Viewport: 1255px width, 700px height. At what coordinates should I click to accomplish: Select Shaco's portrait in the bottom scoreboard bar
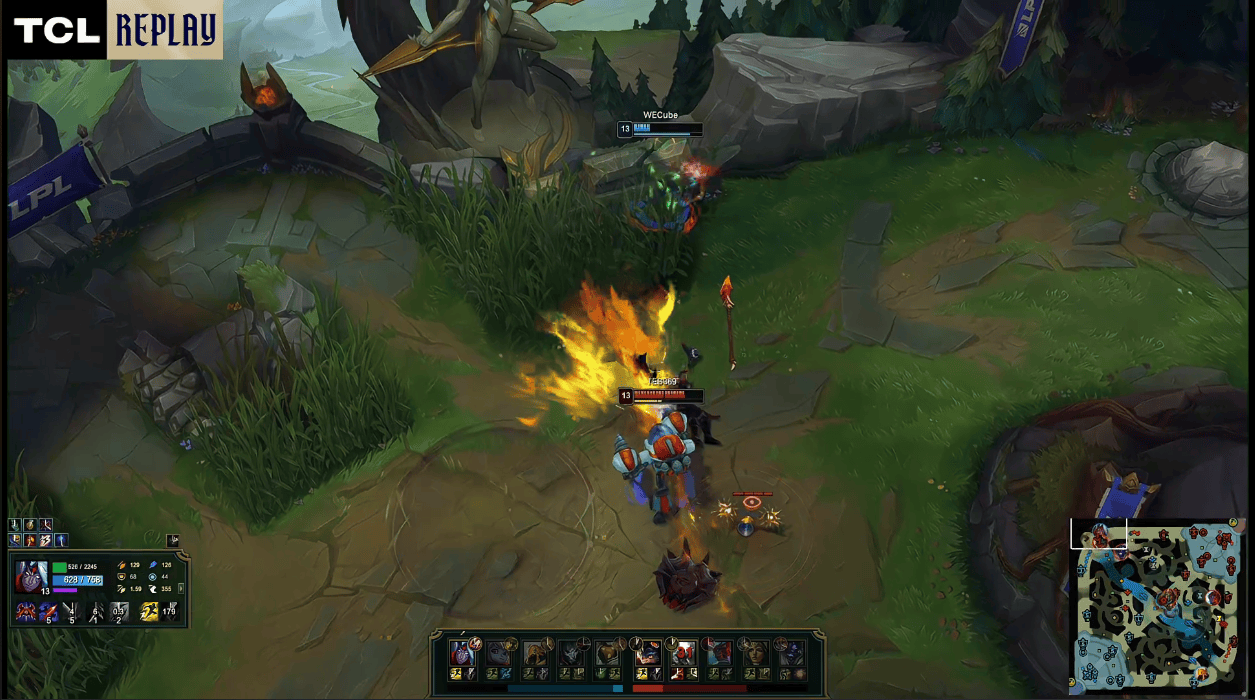pyautogui.click(x=462, y=653)
